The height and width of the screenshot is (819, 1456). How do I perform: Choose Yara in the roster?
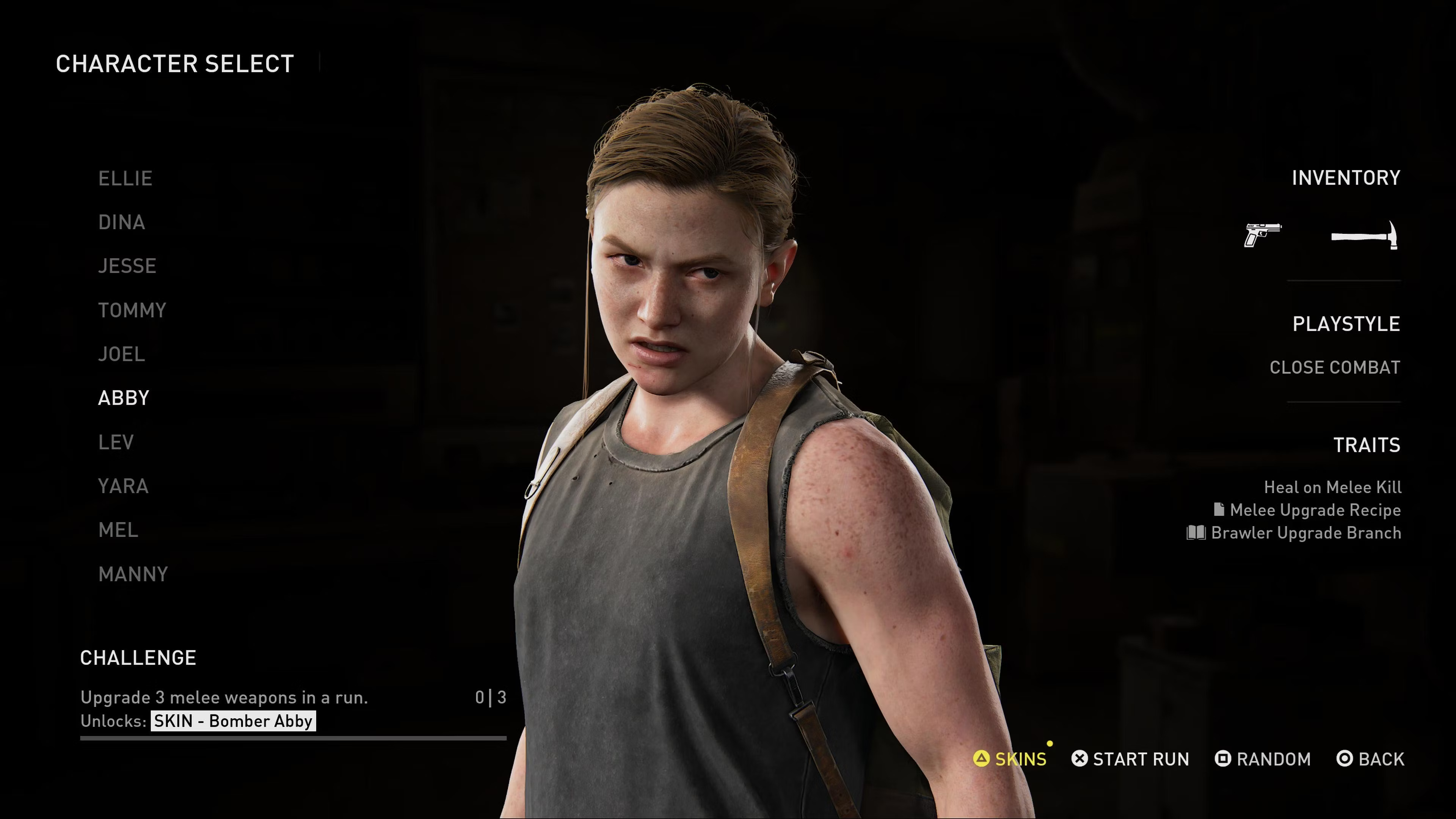pyautogui.click(x=123, y=486)
